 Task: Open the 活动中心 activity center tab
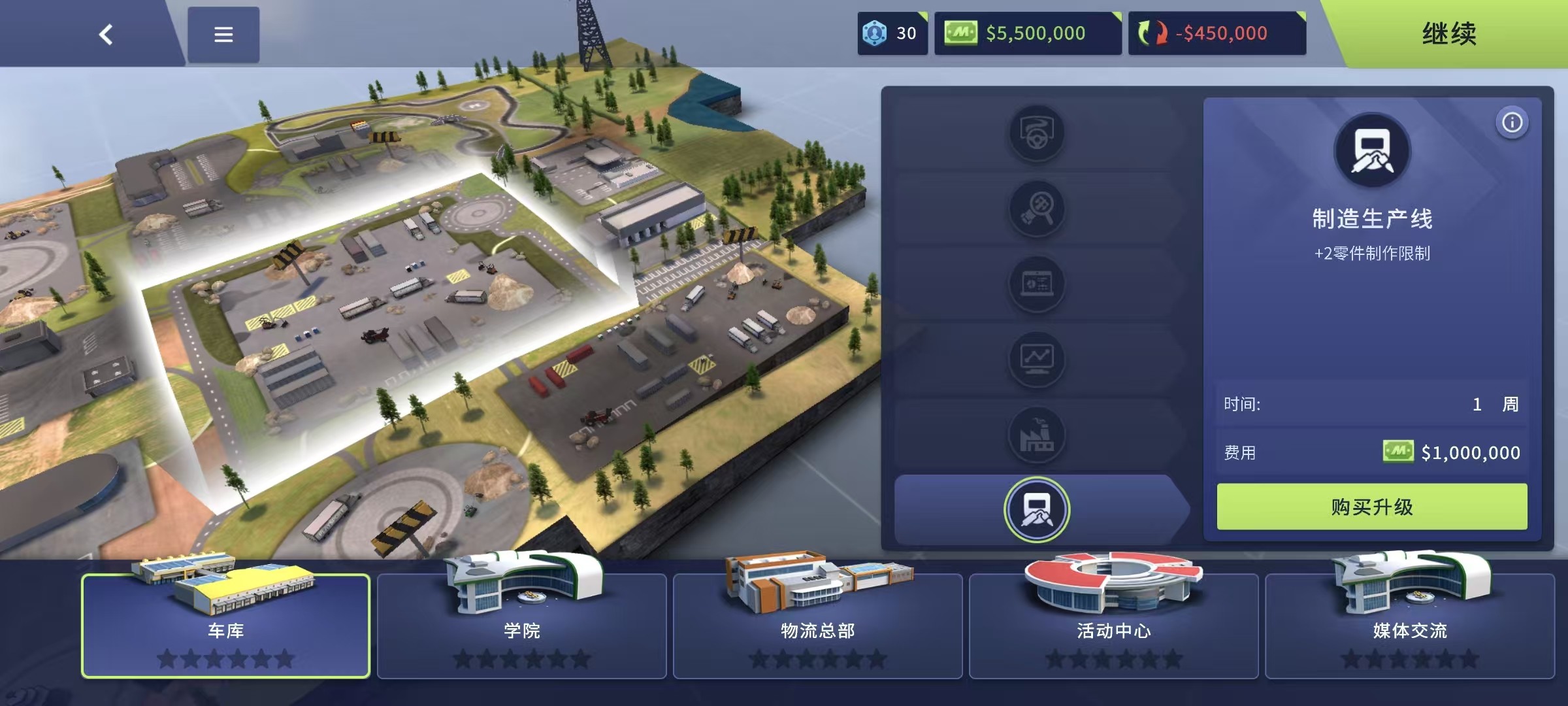(x=1113, y=626)
